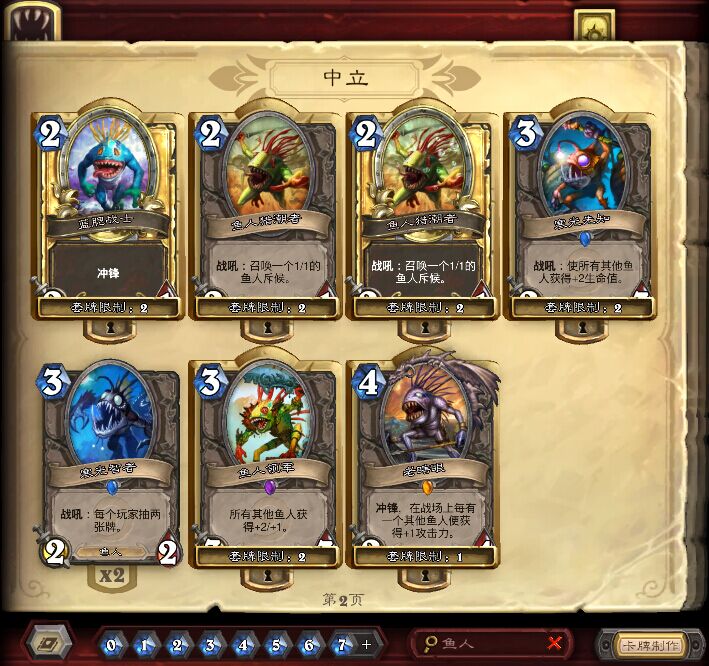The image size is (709, 666).
Task: Filter cards by 4 mana cost
Action: pos(245,644)
